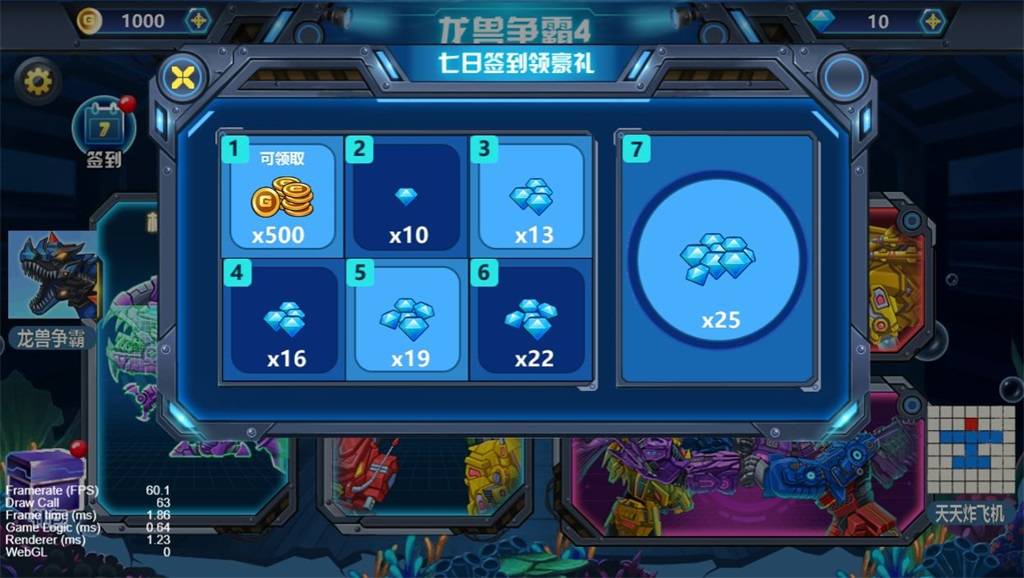This screenshot has width=1024, height=578.
Task: Open the purple treasure chest icon
Action: [42, 470]
